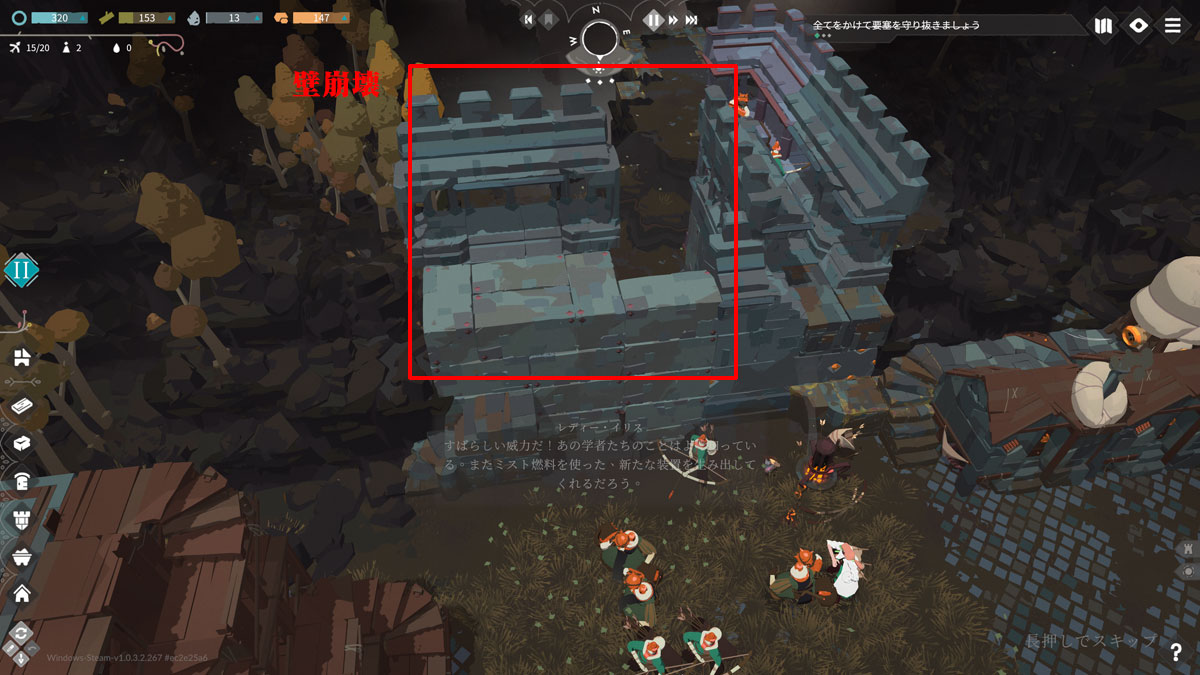Open the world map icon
1200x675 pixels.
(1103, 26)
